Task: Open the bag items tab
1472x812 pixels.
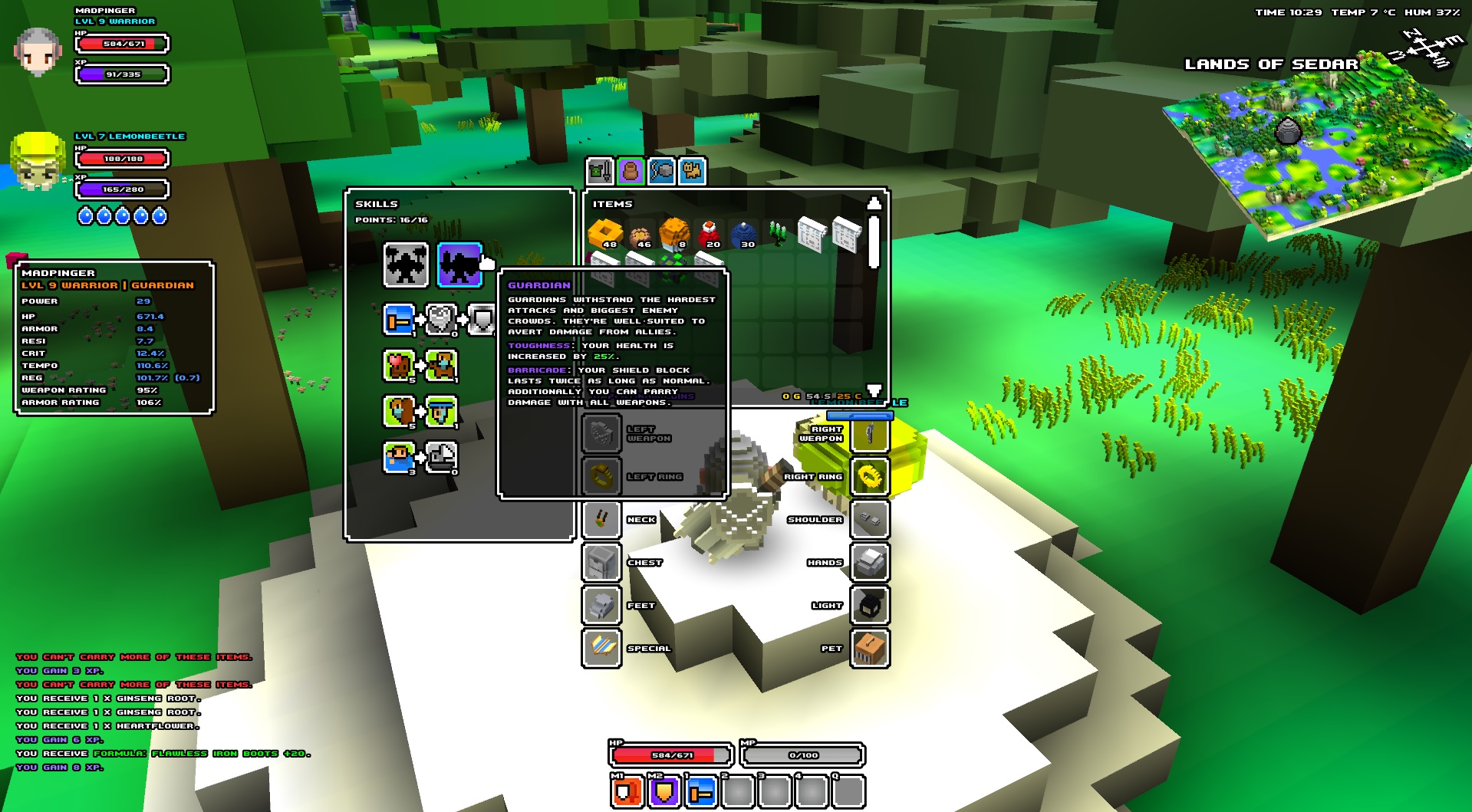Action: [631, 170]
